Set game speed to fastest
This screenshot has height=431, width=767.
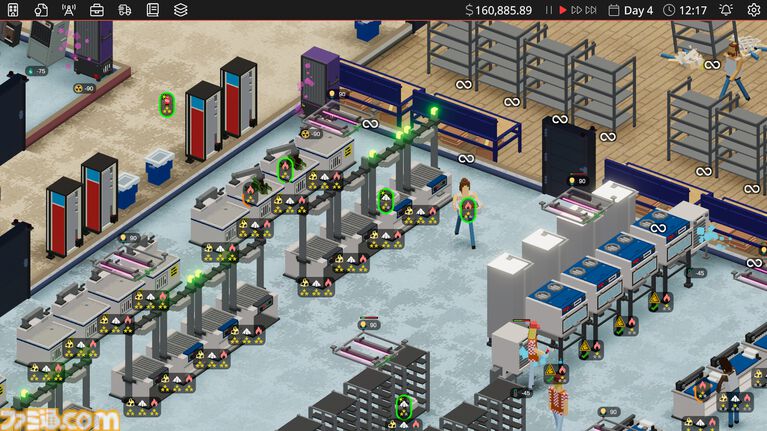tap(592, 10)
